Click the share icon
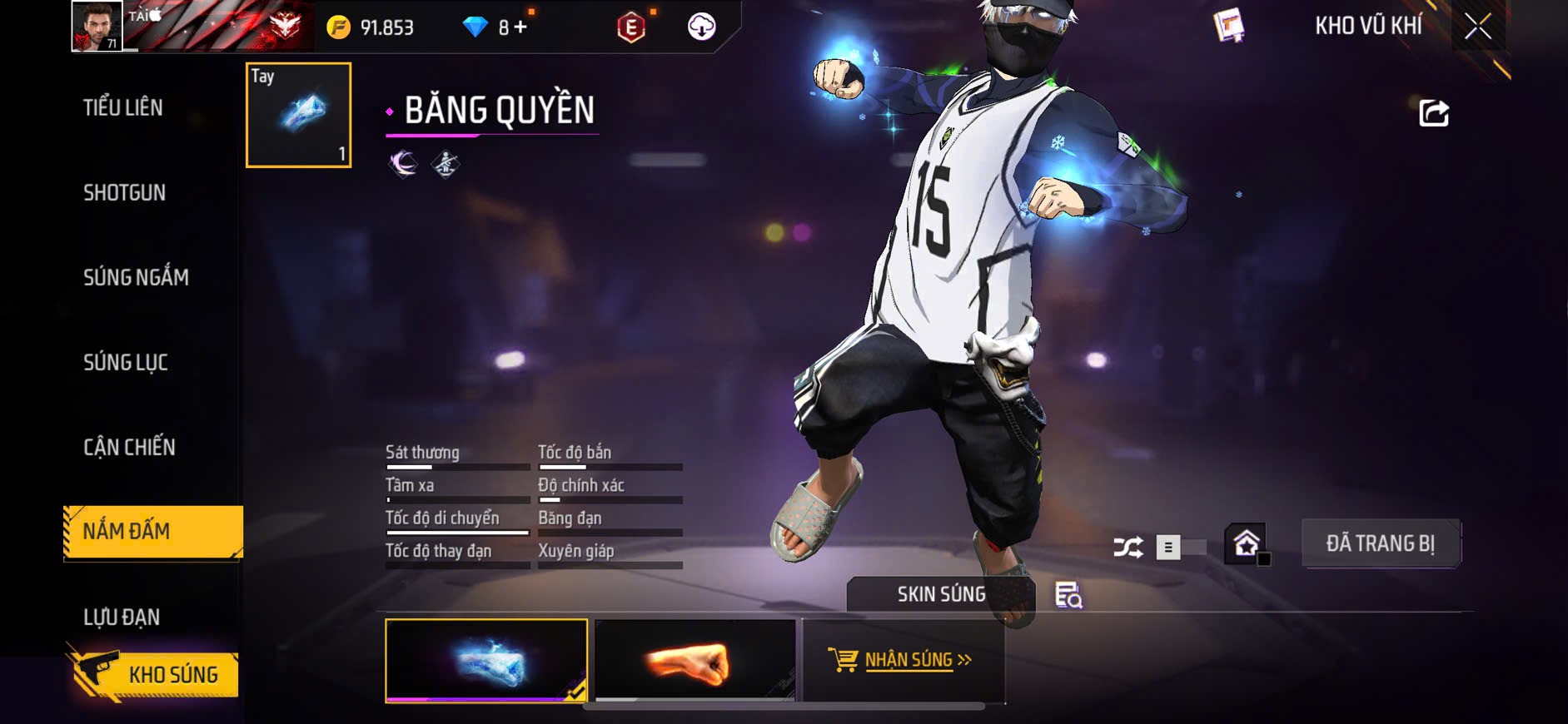The image size is (1568, 724). [1433, 112]
